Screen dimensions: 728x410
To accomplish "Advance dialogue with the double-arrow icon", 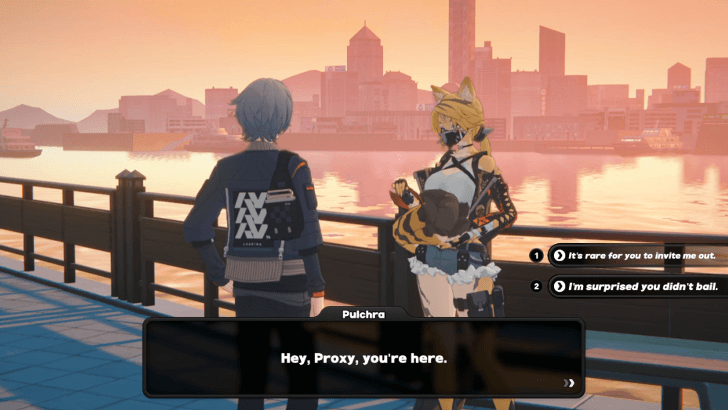I will tap(569, 382).
